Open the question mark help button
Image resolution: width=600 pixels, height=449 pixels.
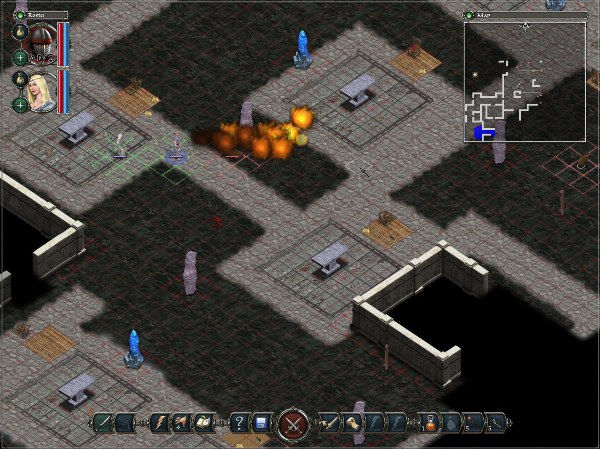tap(238, 423)
